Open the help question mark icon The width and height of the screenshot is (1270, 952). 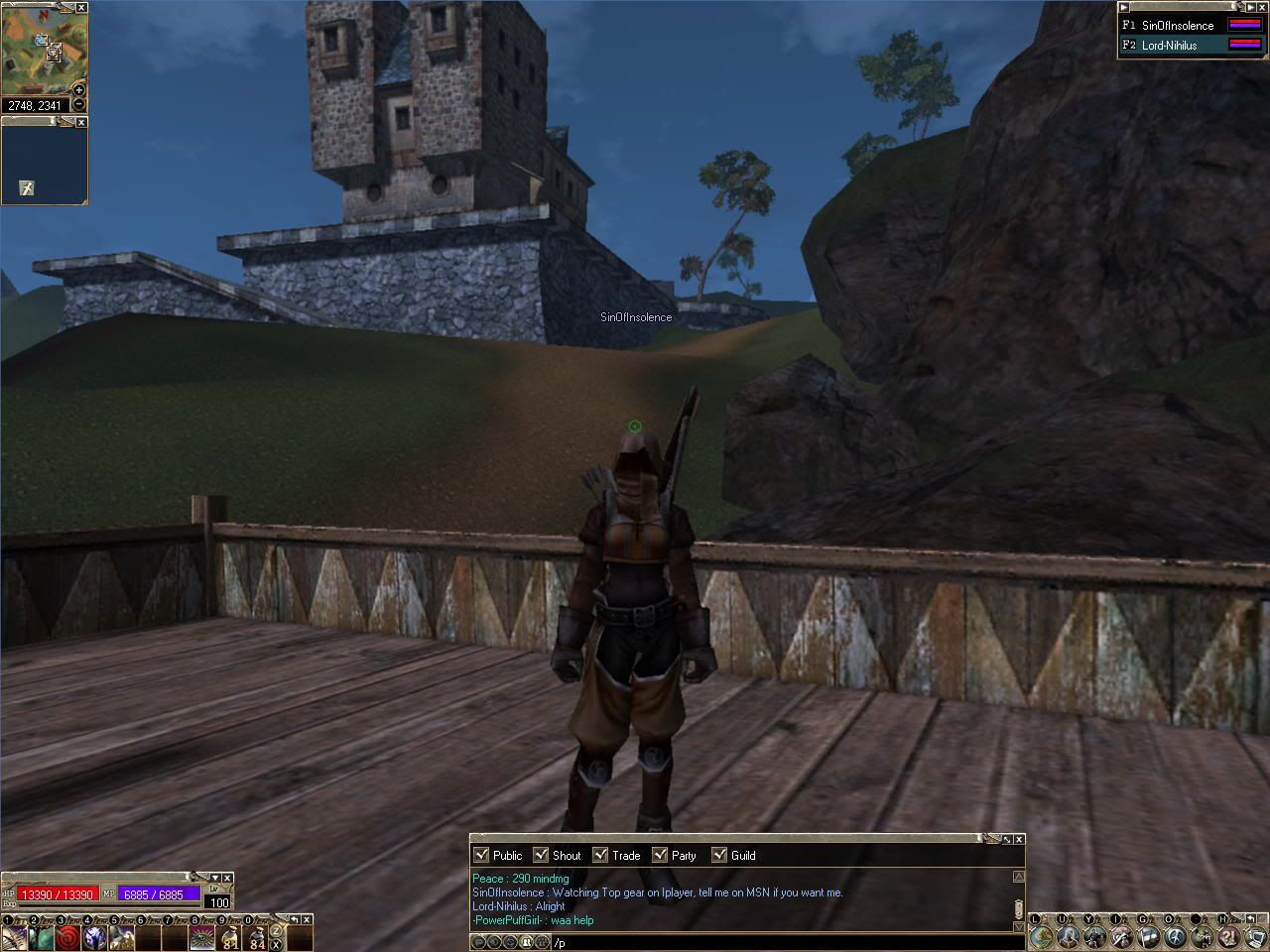click(1228, 936)
